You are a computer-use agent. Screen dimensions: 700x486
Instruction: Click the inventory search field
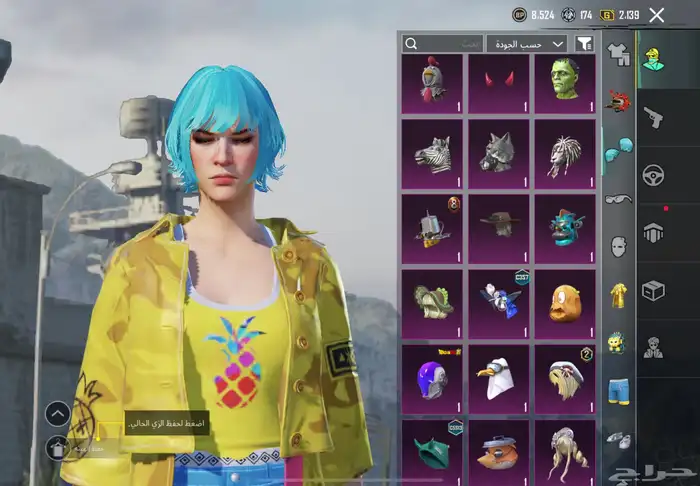pos(442,44)
